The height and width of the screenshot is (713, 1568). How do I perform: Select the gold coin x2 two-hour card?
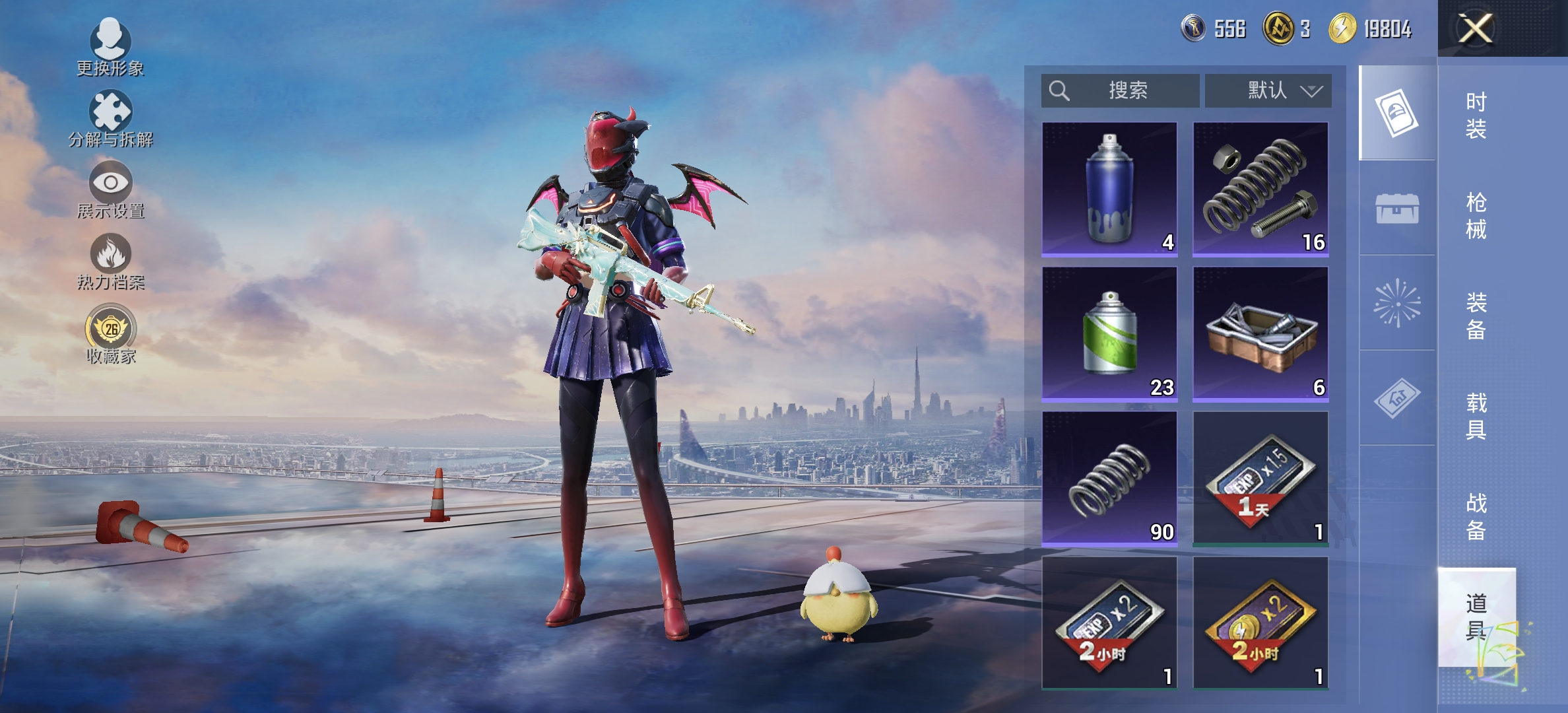point(1260,623)
